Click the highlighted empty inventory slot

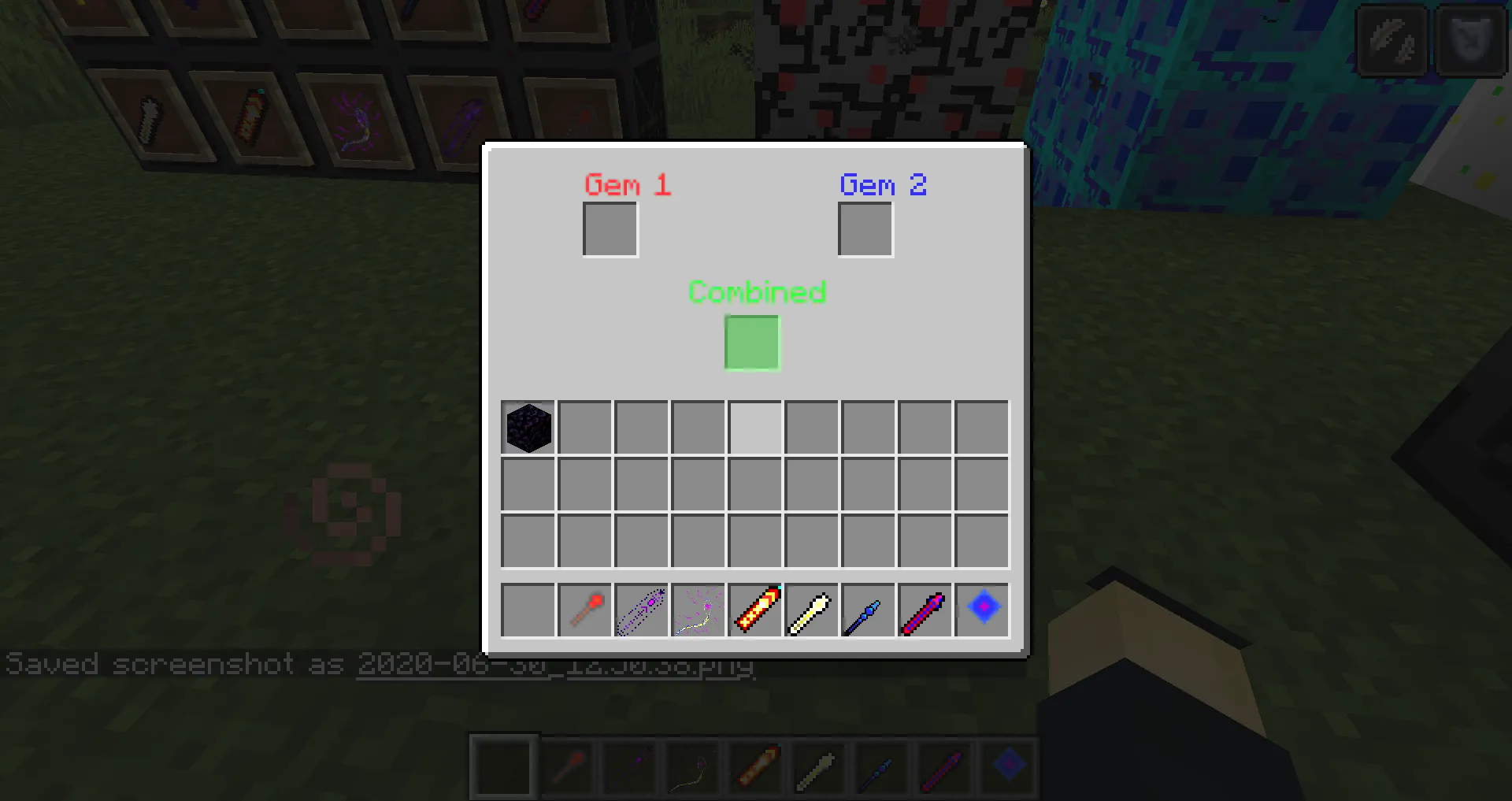click(754, 427)
